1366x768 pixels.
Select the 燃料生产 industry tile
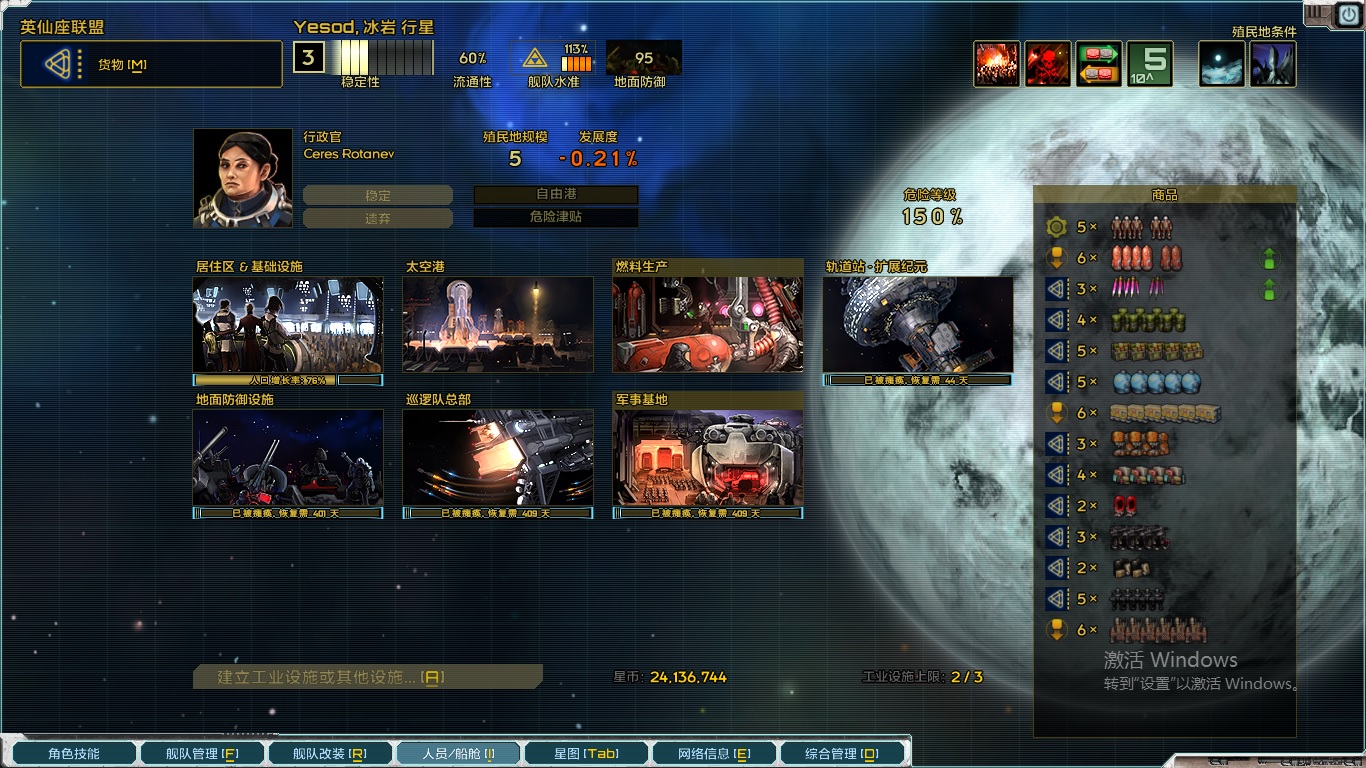pos(708,324)
